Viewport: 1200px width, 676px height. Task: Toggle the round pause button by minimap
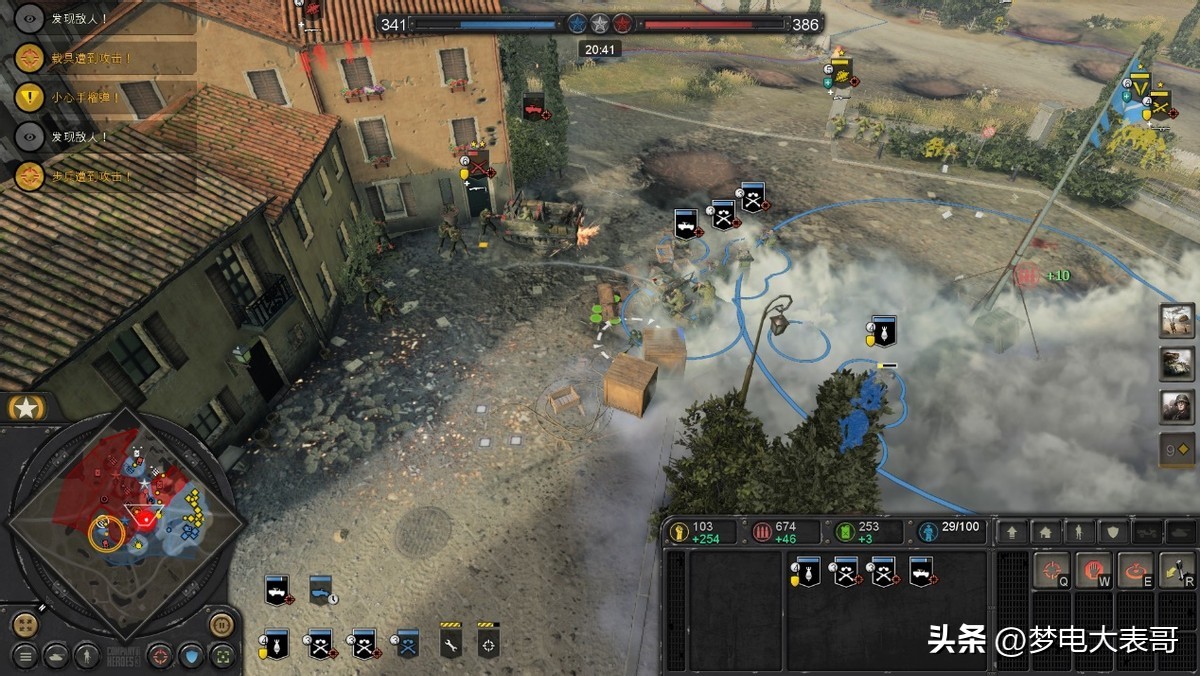click(x=222, y=625)
